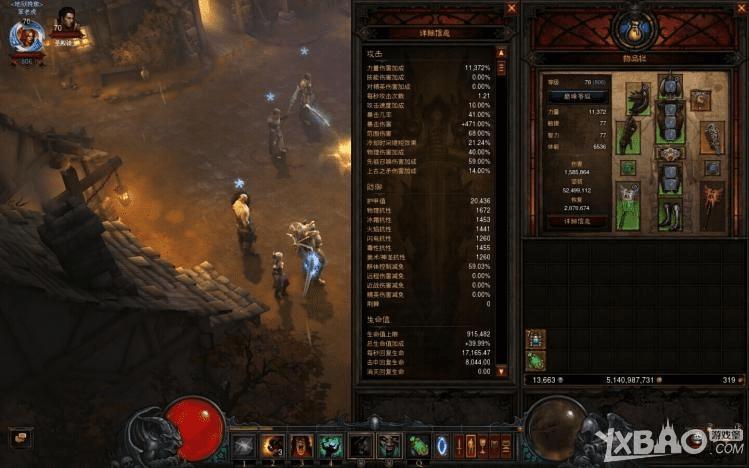Image resolution: width=749 pixels, height=468 pixels.
Task: Activate the green skull skill slot
Action: point(331,446)
